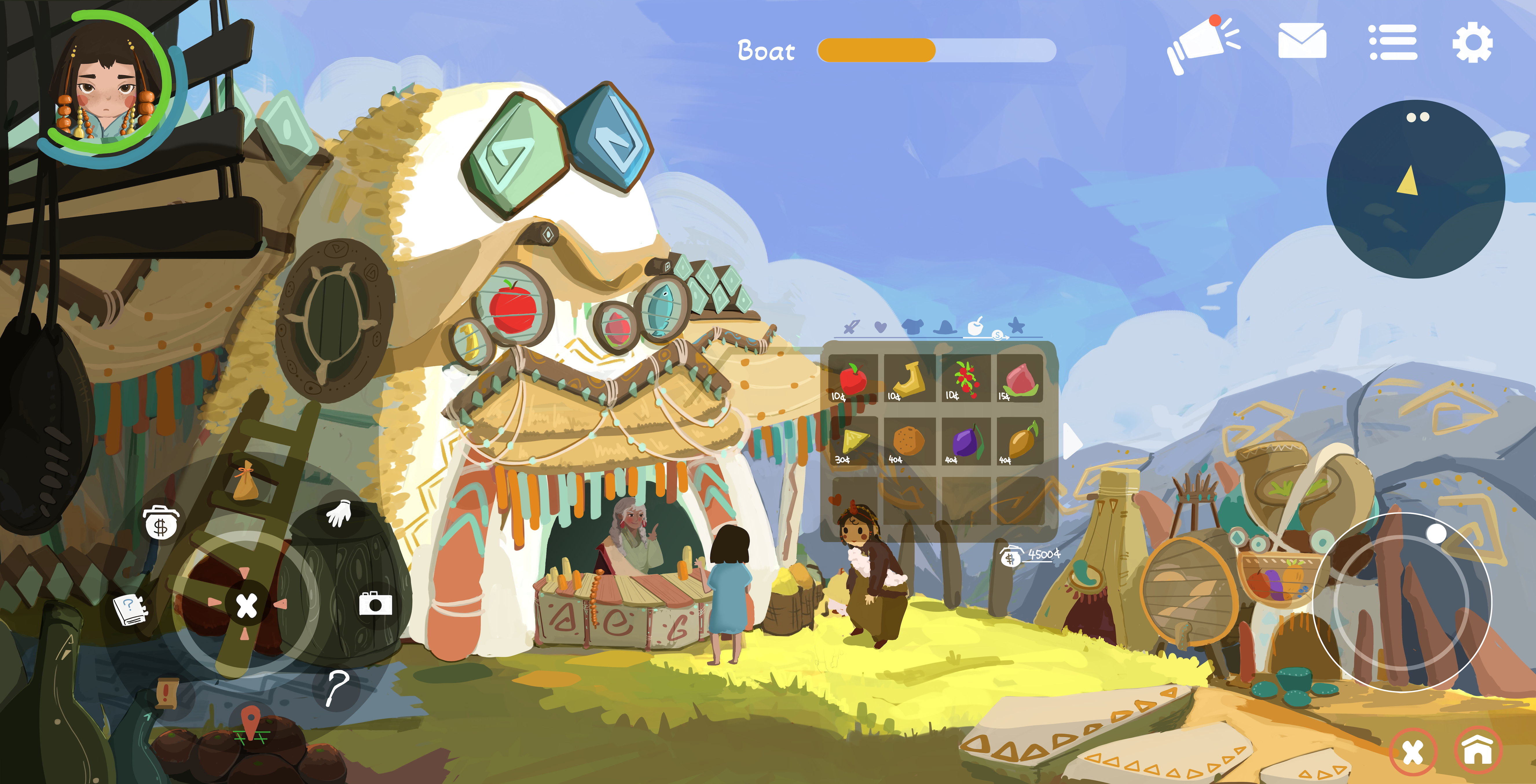Open the camera photo mode
The height and width of the screenshot is (784, 1536).
375,603
